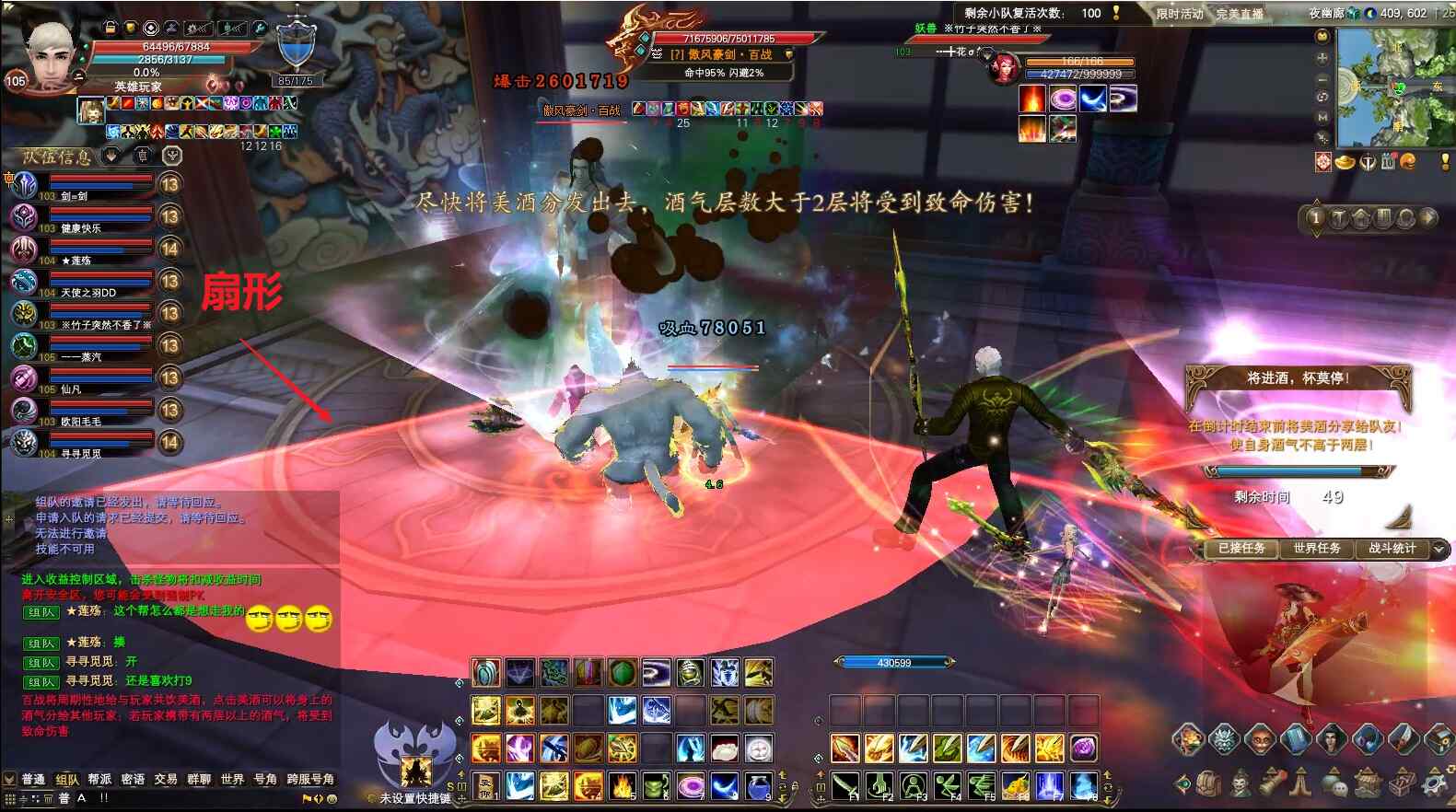Open system settings gear icon
This screenshot has width=1456, height=812.
point(1434,783)
